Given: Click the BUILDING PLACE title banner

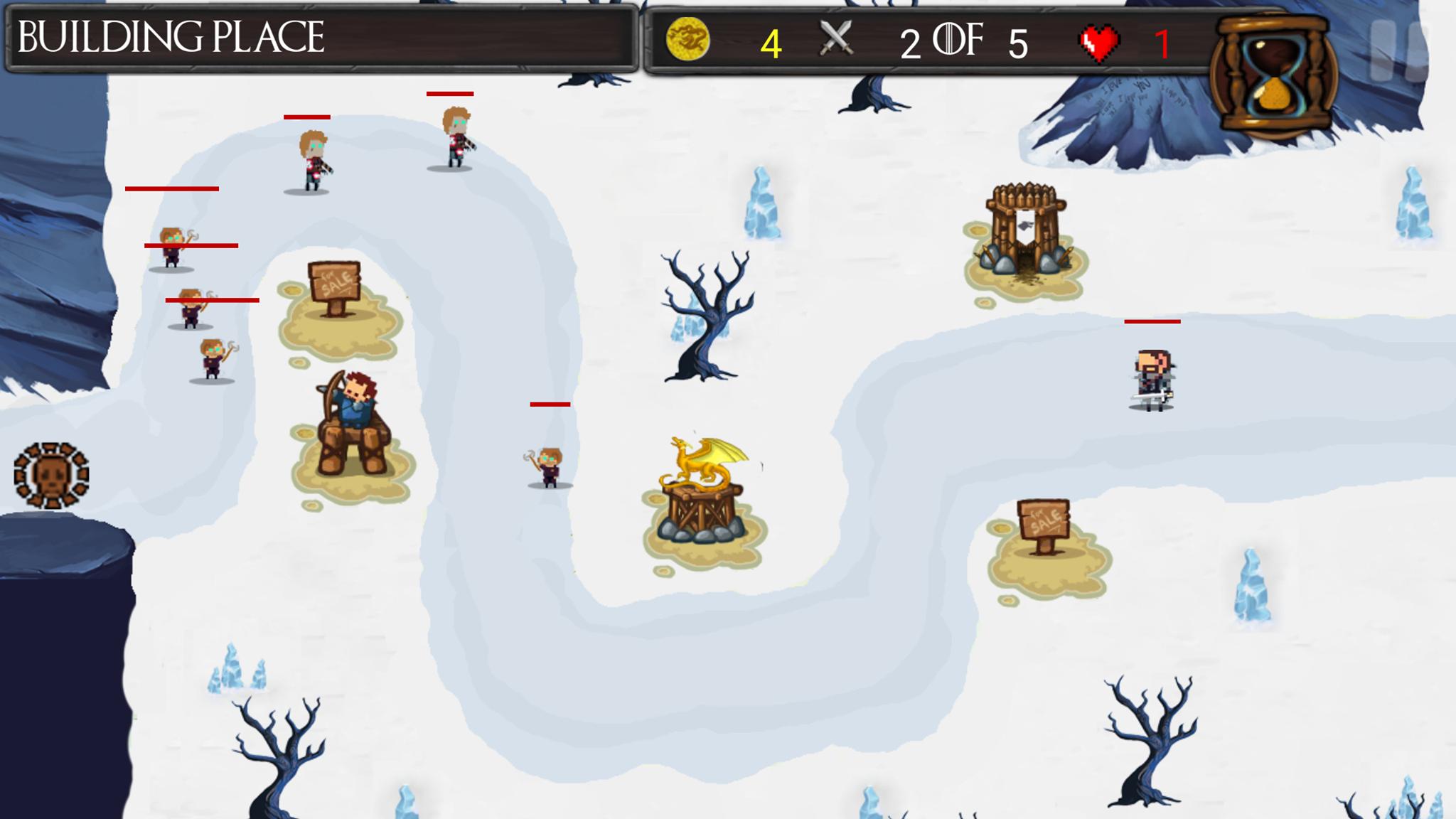Looking at the screenshot, I should (171, 36).
